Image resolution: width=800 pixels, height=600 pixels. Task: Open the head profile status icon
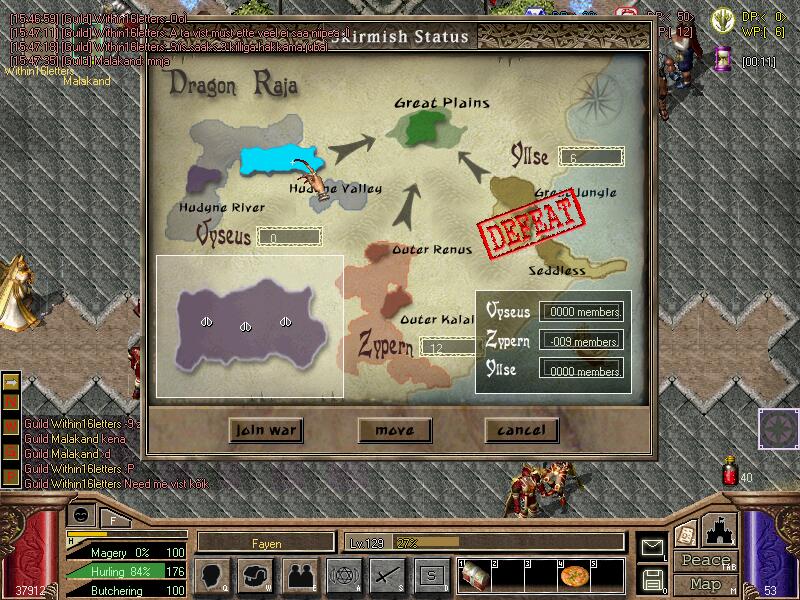(x=212, y=576)
